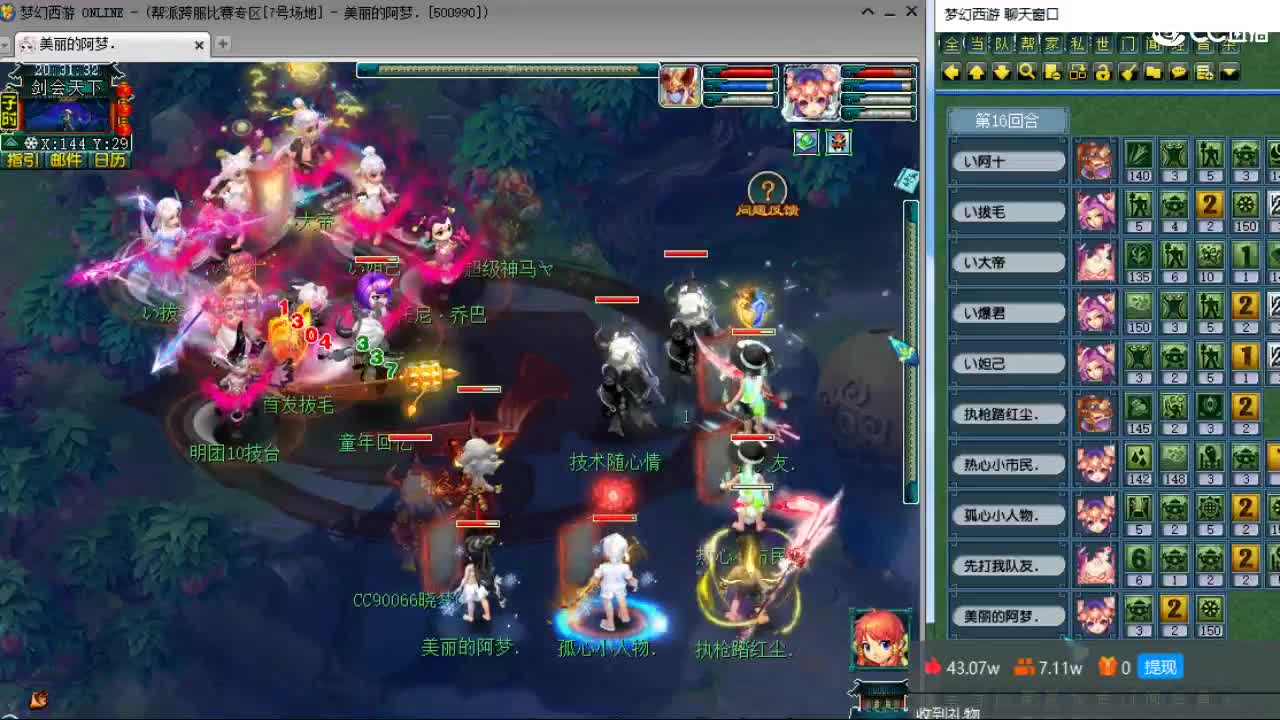Click the blue 提现 withdraw button
The width and height of the screenshot is (1280, 720).
point(1158,667)
